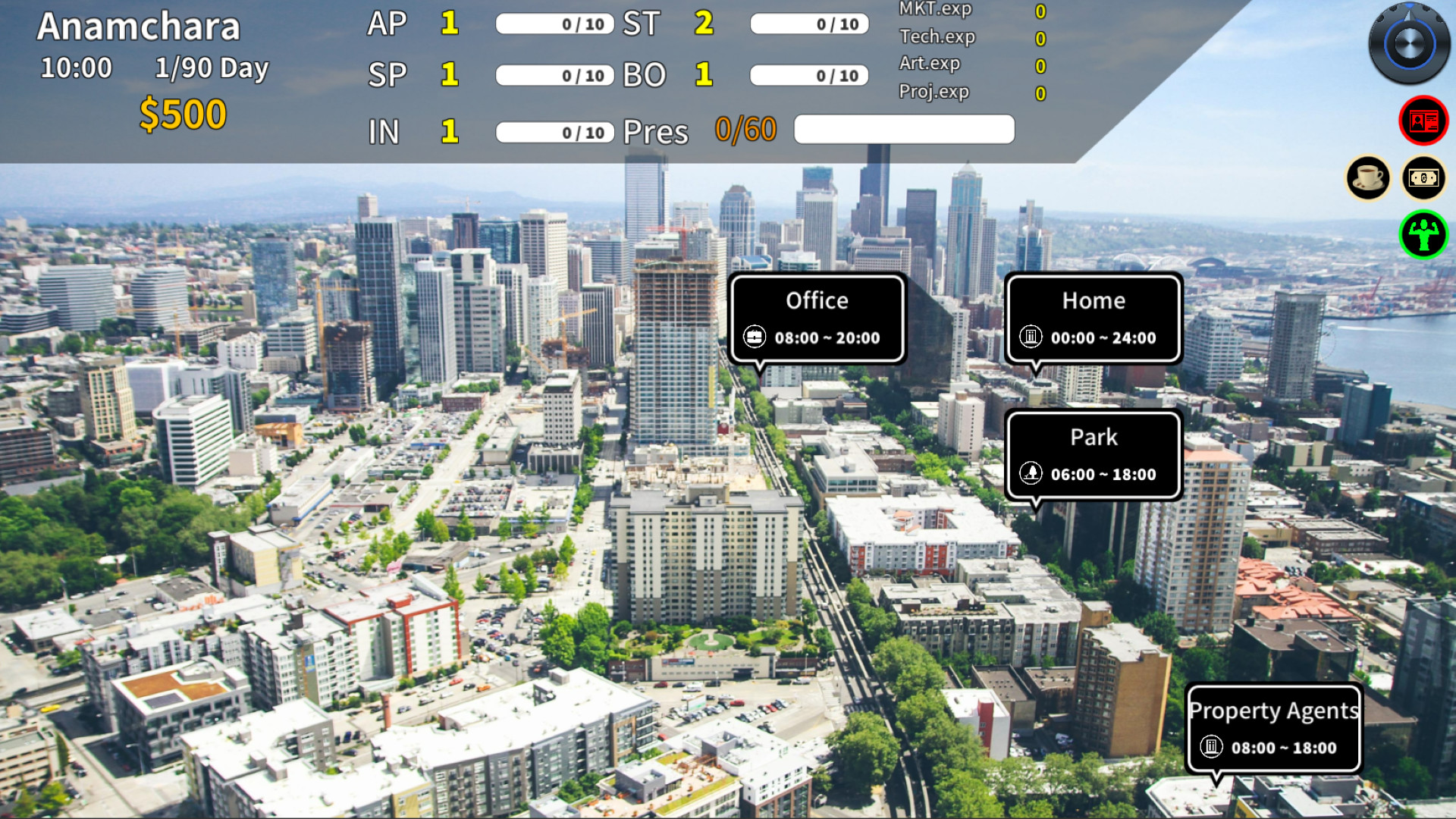Click the AP progress bar
Image resolution: width=1456 pixels, height=819 pixels.
tap(554, 24)
